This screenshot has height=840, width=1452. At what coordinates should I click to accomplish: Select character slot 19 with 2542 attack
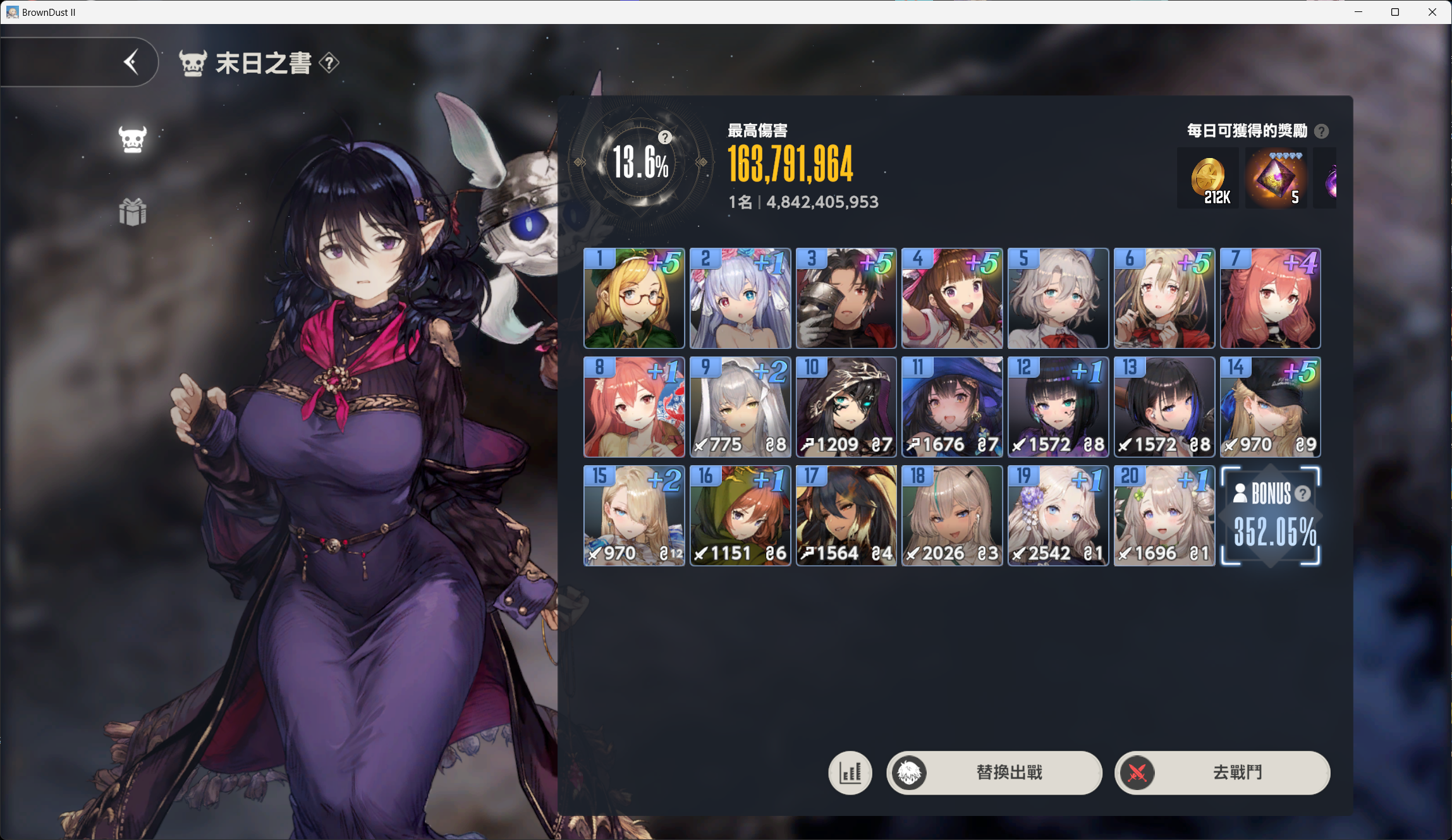pyautogui.click(x=1058, y=516)
